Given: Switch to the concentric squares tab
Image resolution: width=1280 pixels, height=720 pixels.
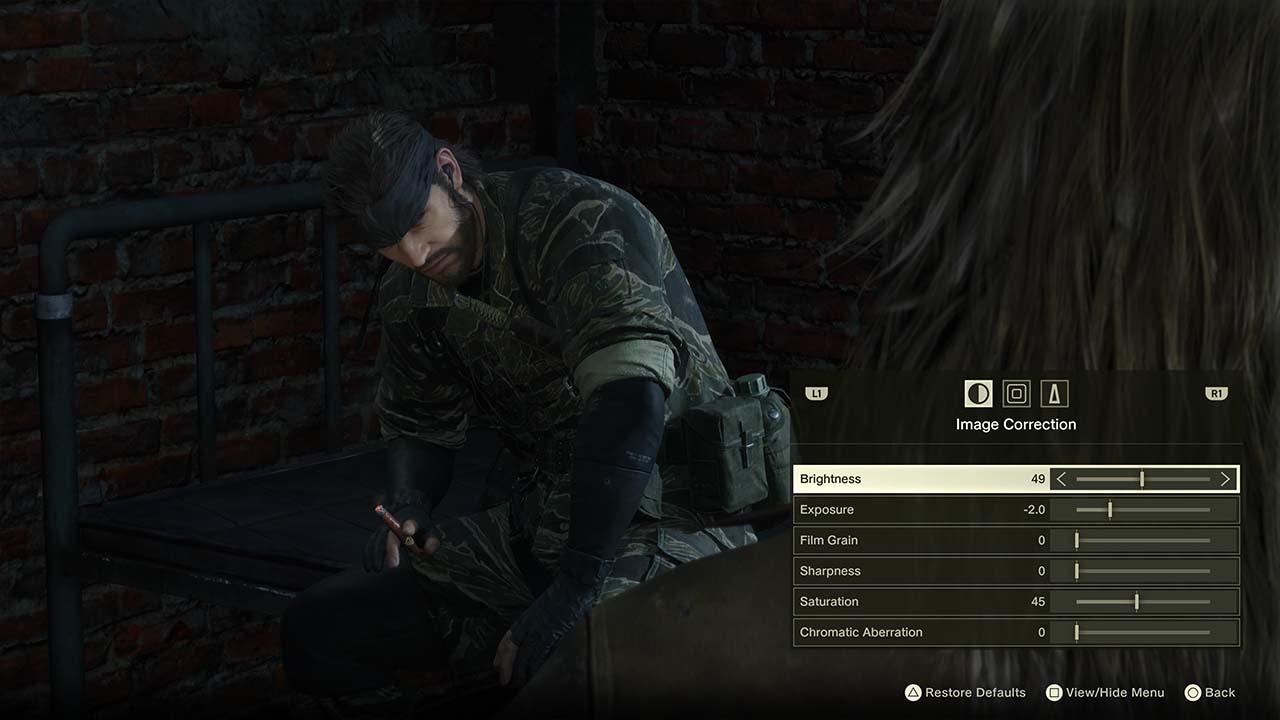Looking at the screenshot, I should point(1016,394).
